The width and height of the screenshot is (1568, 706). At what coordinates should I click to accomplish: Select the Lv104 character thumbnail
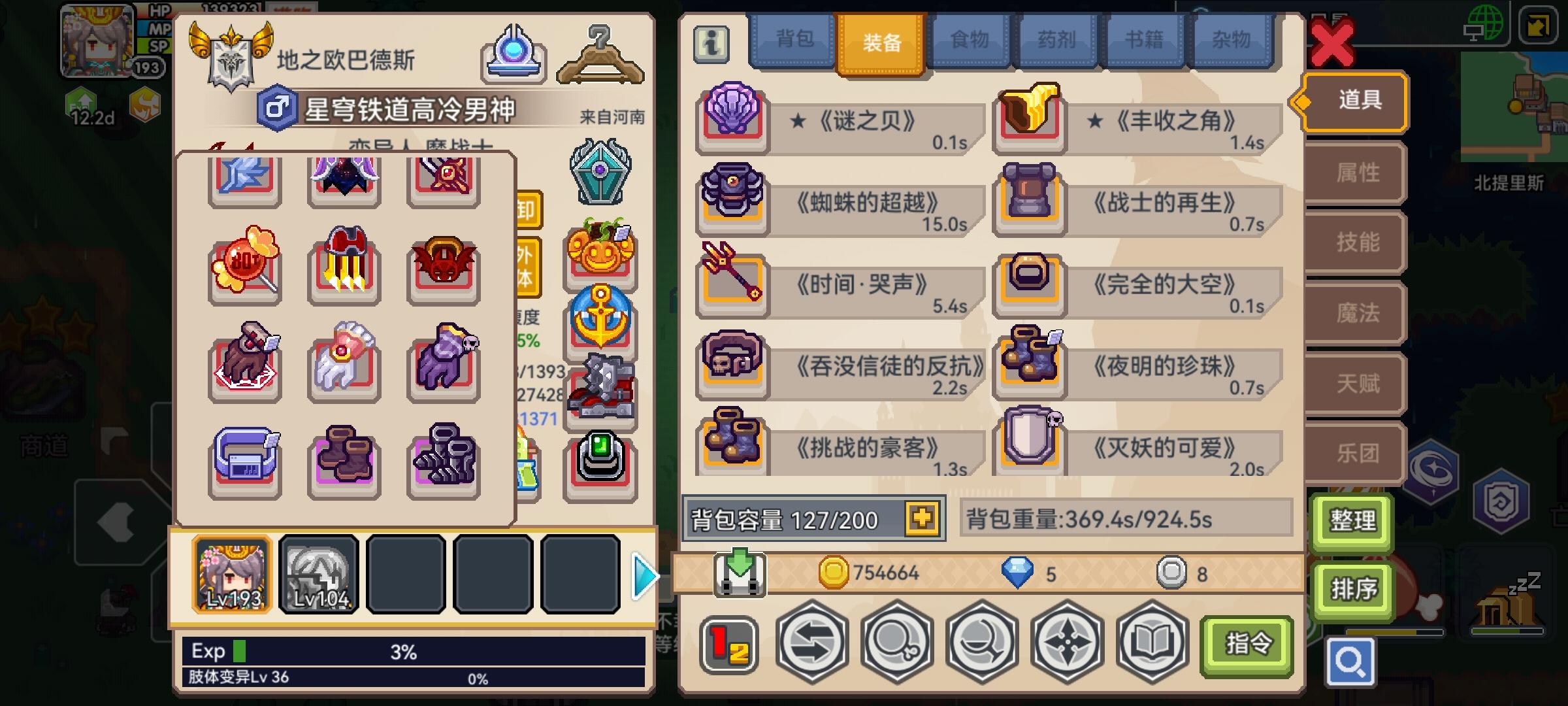click(x=319, y=574)
